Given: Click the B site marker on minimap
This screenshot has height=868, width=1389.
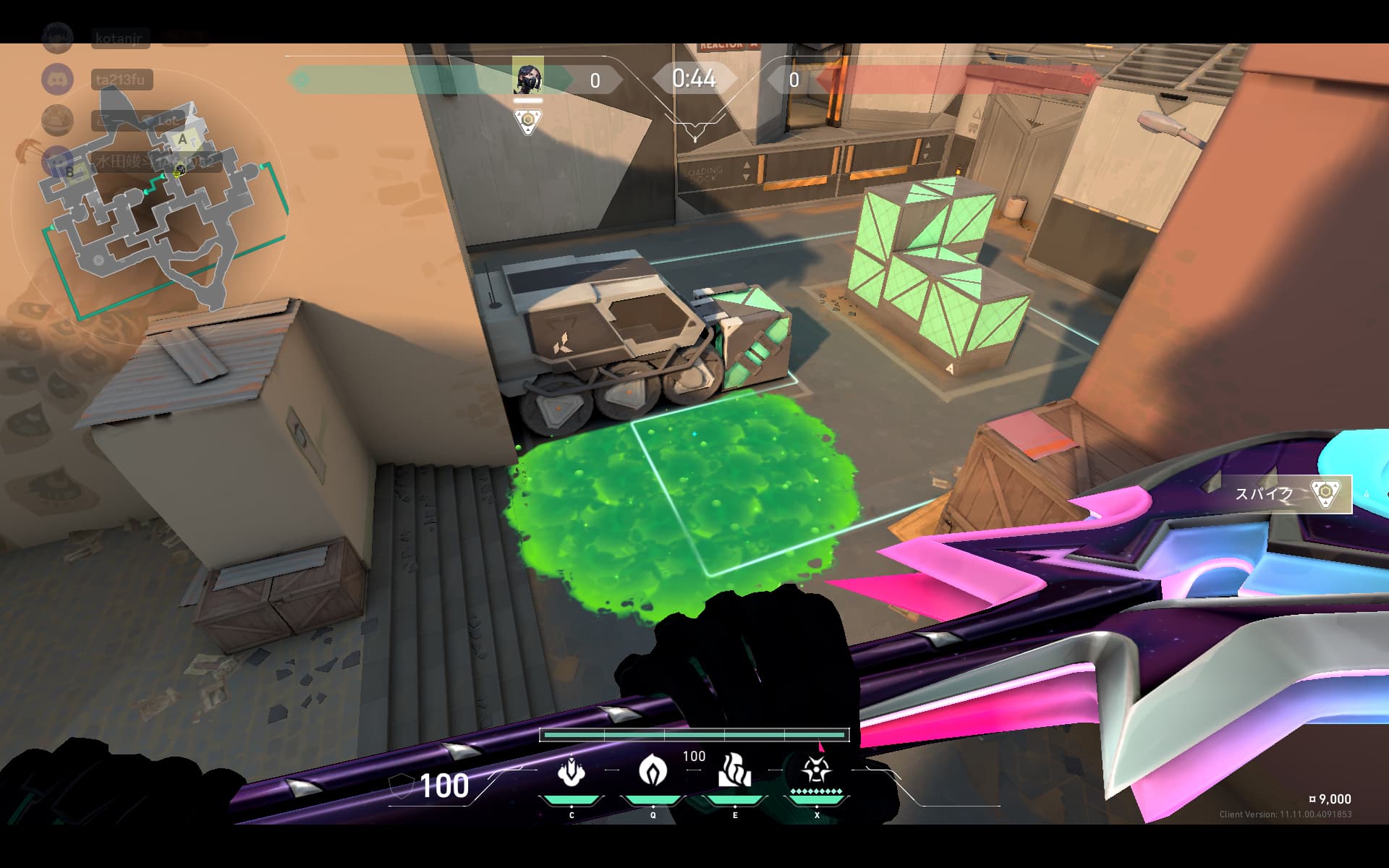Looking at the screenshot, I should [x=69, y=171].
